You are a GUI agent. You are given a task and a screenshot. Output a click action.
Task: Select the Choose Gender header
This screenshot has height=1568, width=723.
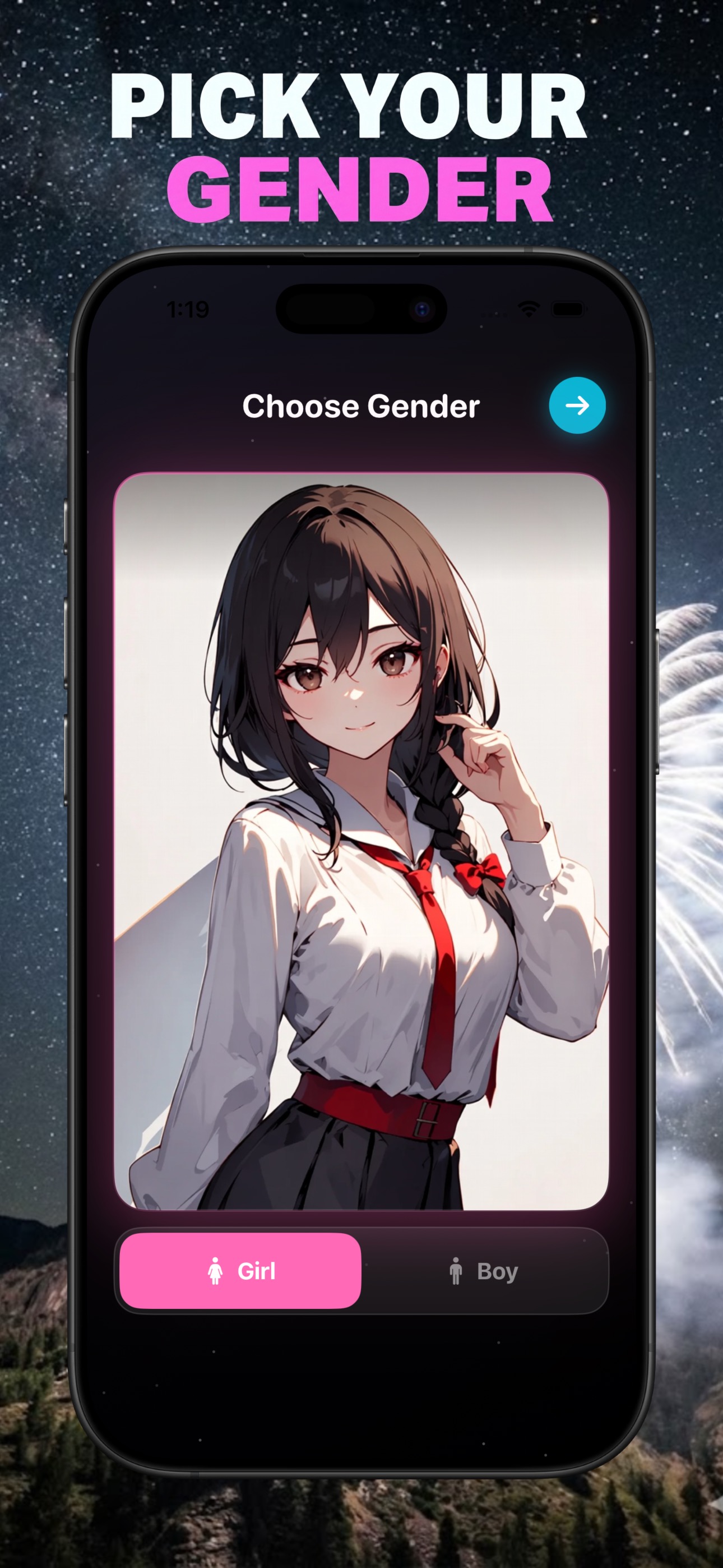pos(361,407)
